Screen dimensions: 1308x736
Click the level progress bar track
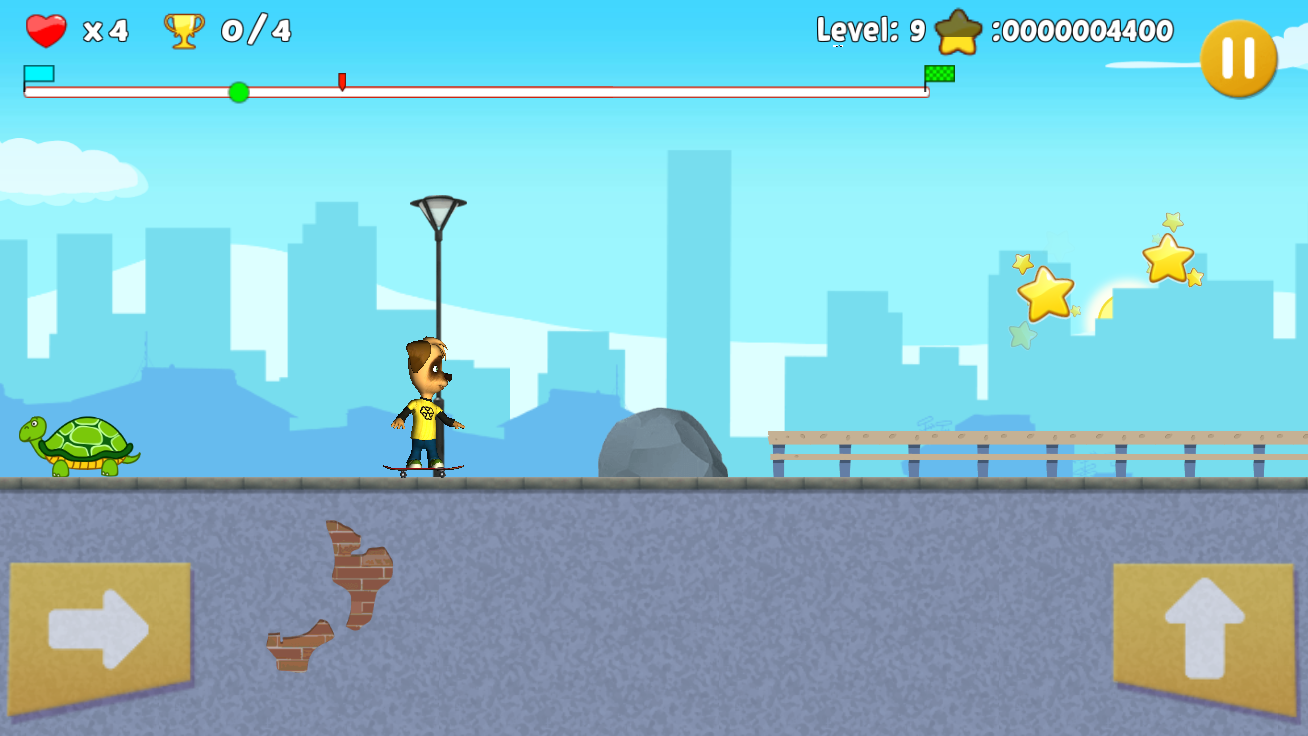click(x=600, y=91)
